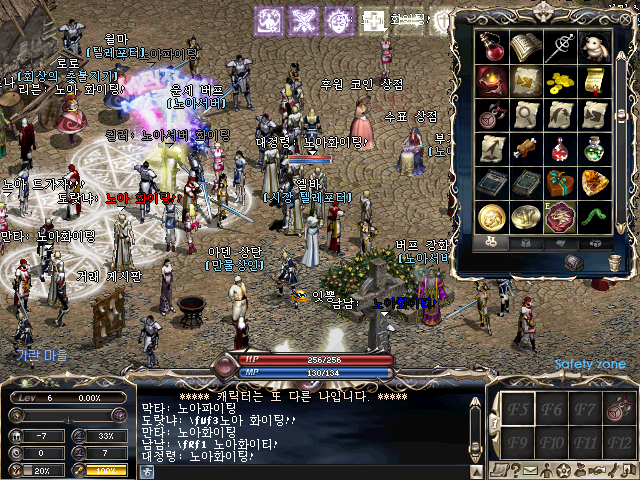Select the green potion bottle
This screenshot has height=480, width=640.
[x=595, y=149]
